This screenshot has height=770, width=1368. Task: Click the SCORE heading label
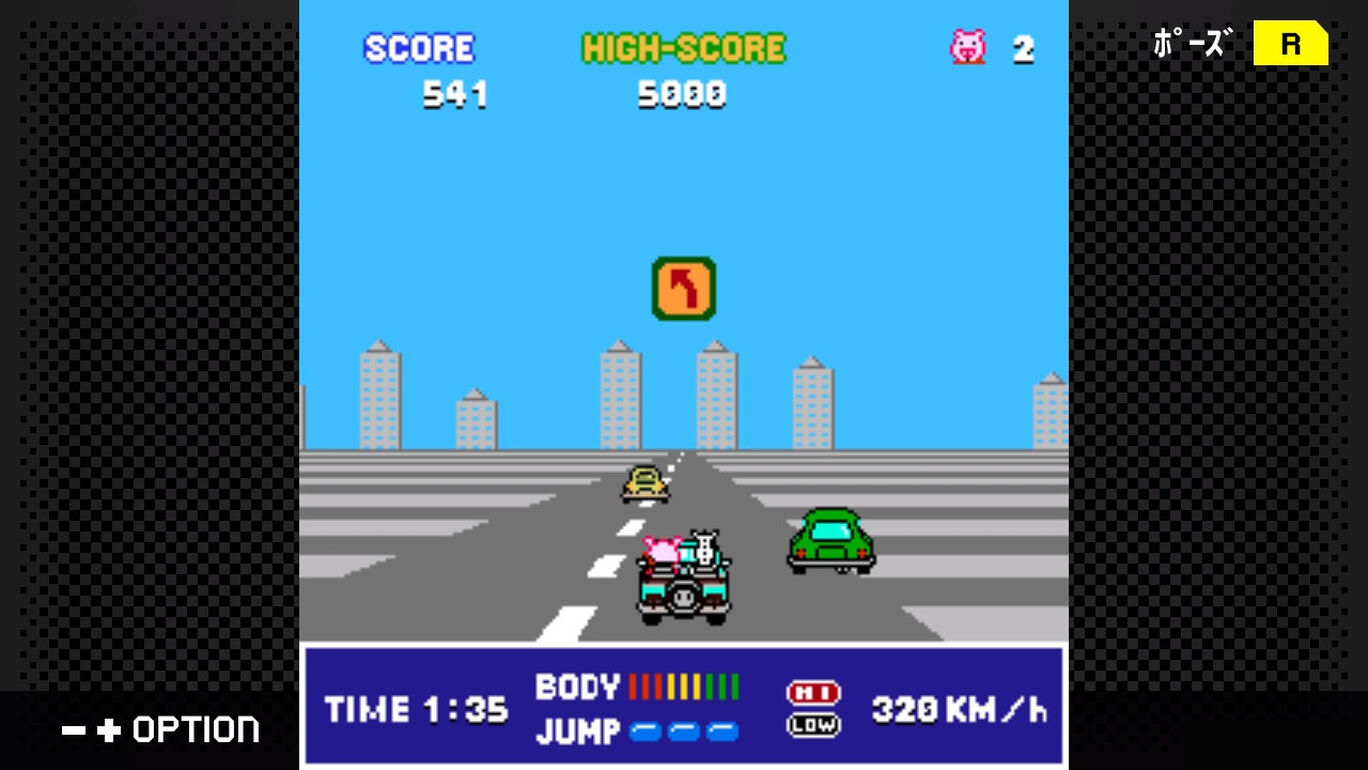pyautogui.click(x=420, y=46)
